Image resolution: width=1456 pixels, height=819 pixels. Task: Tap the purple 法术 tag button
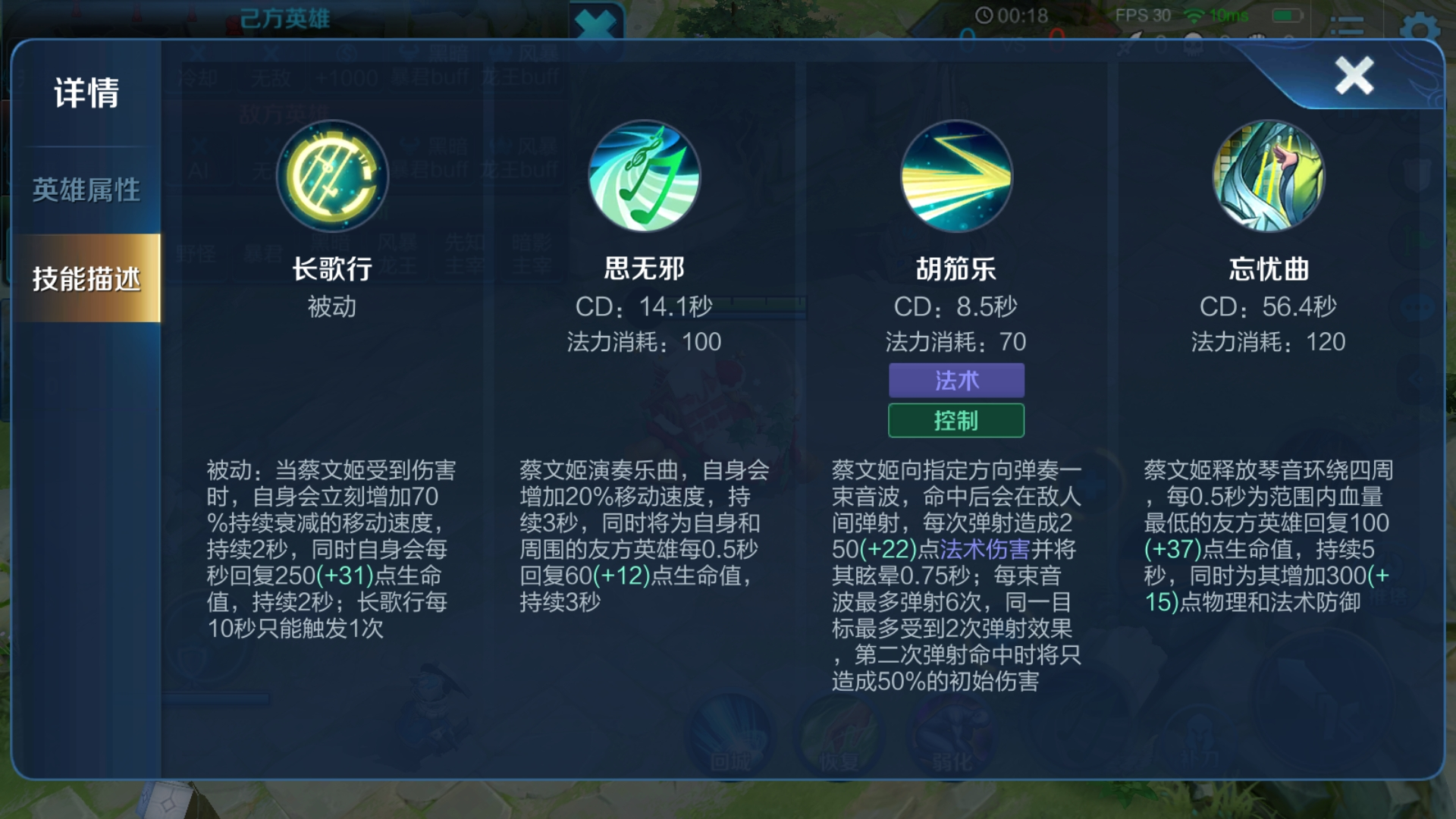[956, 380]
